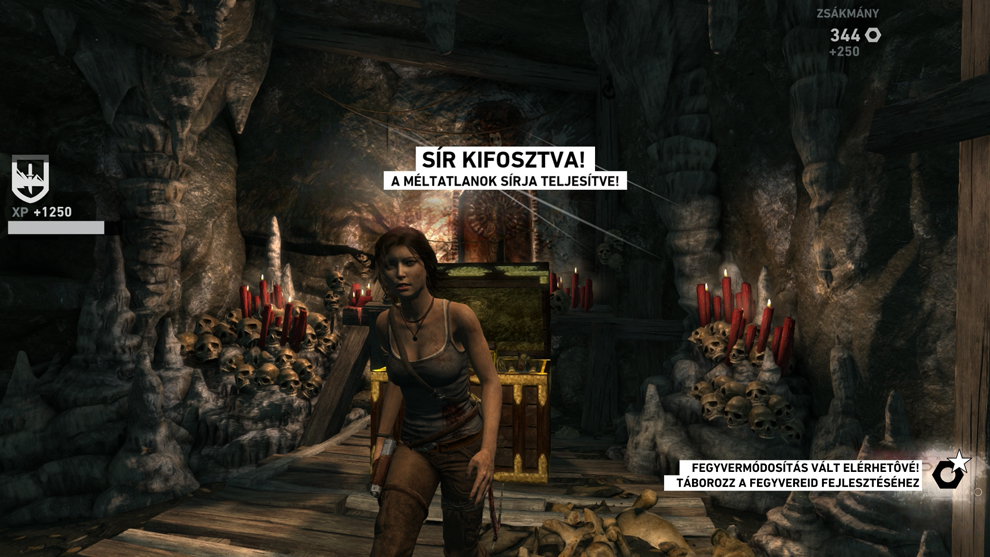990x557 pixels.
Task: Open the weapon modification star-gear icon
Action: pyautogui.click(x=949, y=472)
